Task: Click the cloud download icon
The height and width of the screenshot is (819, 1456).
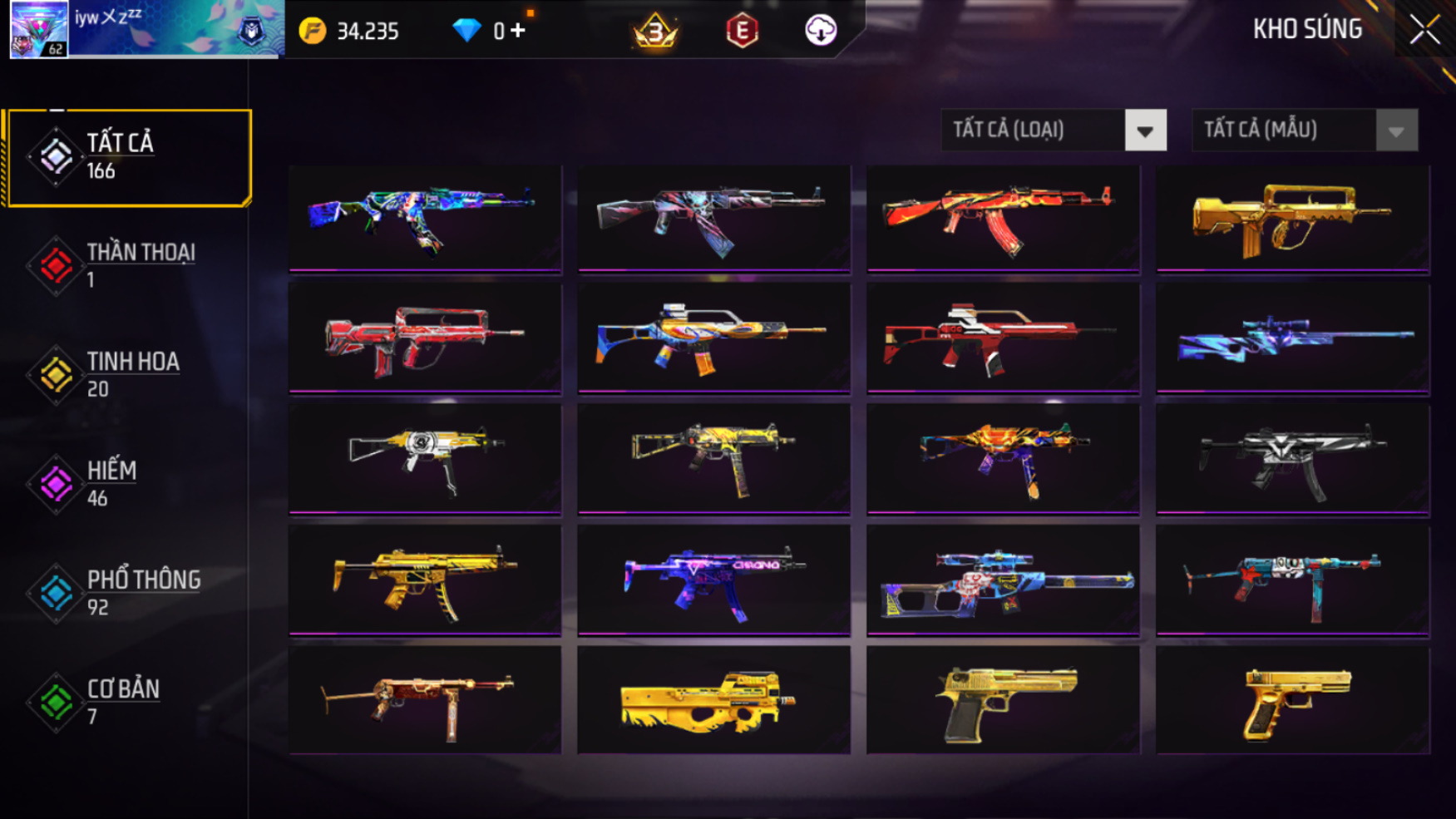Action: 821,31
